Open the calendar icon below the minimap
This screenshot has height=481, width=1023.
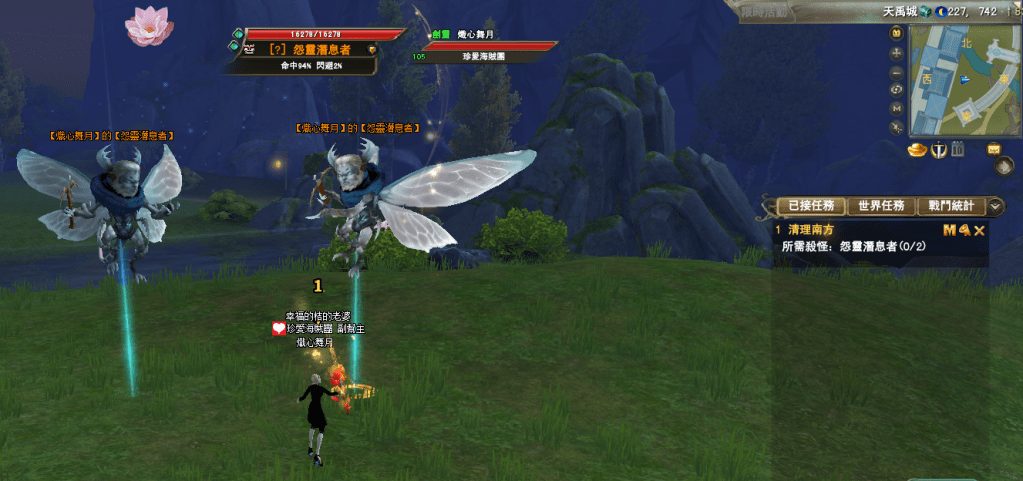(958, 150)
